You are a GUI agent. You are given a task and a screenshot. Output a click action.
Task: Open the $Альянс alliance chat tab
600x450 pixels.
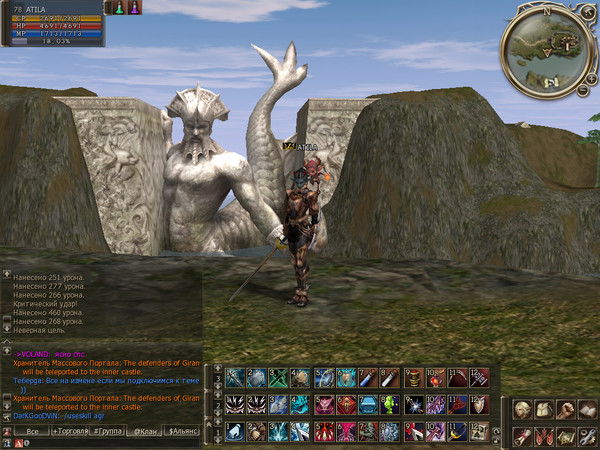point(183,431)
